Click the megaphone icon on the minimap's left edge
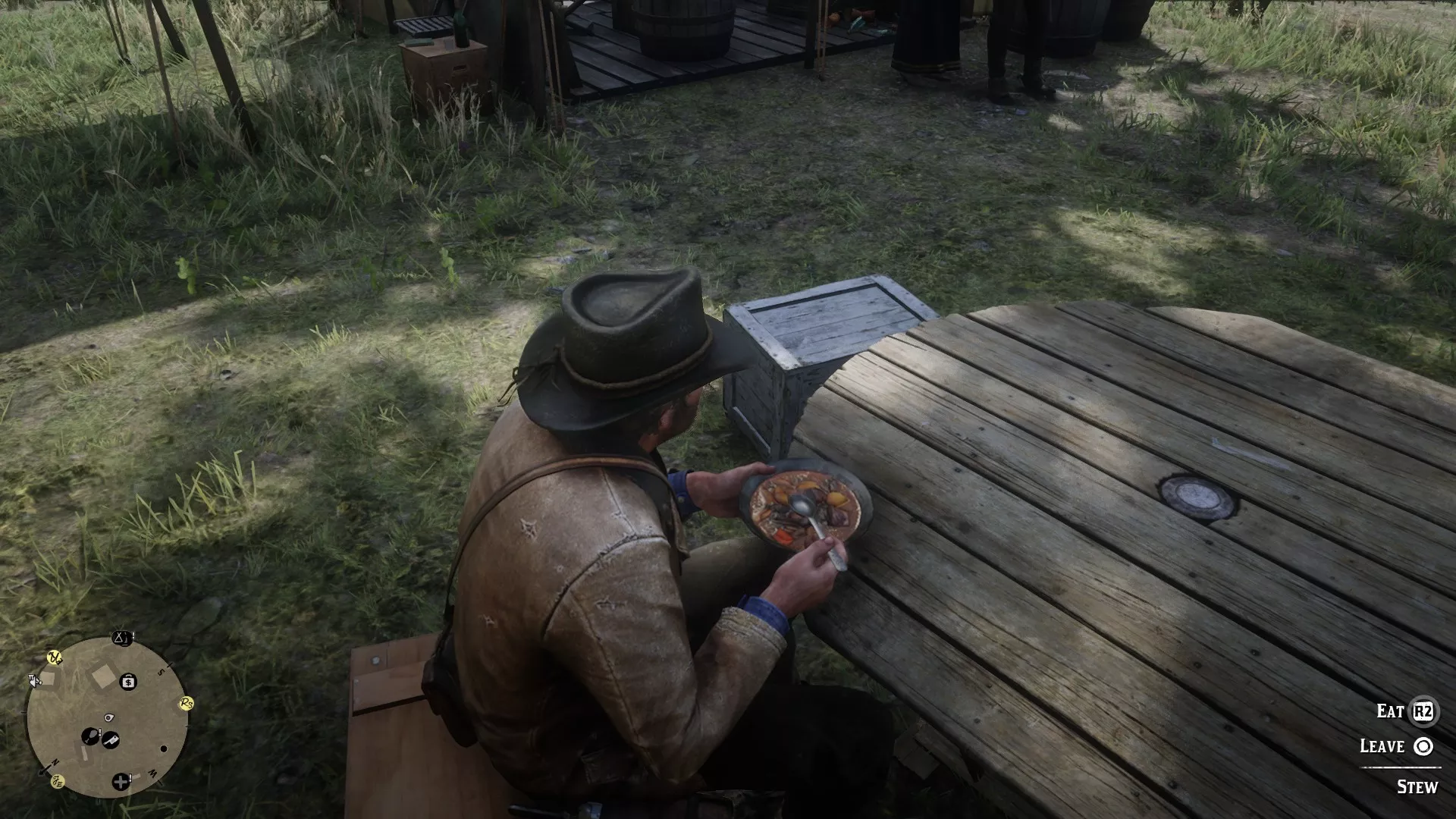 (34, 681)
